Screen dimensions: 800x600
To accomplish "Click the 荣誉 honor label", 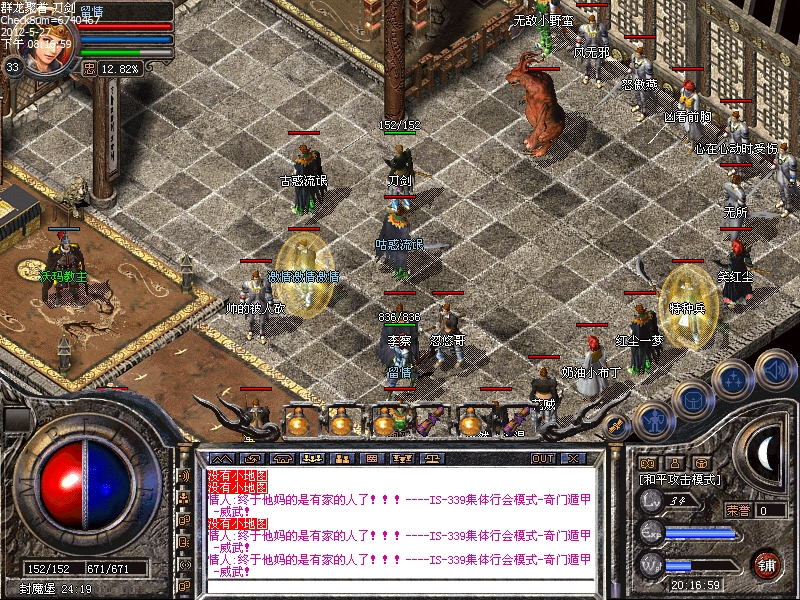I will [738, 510].
